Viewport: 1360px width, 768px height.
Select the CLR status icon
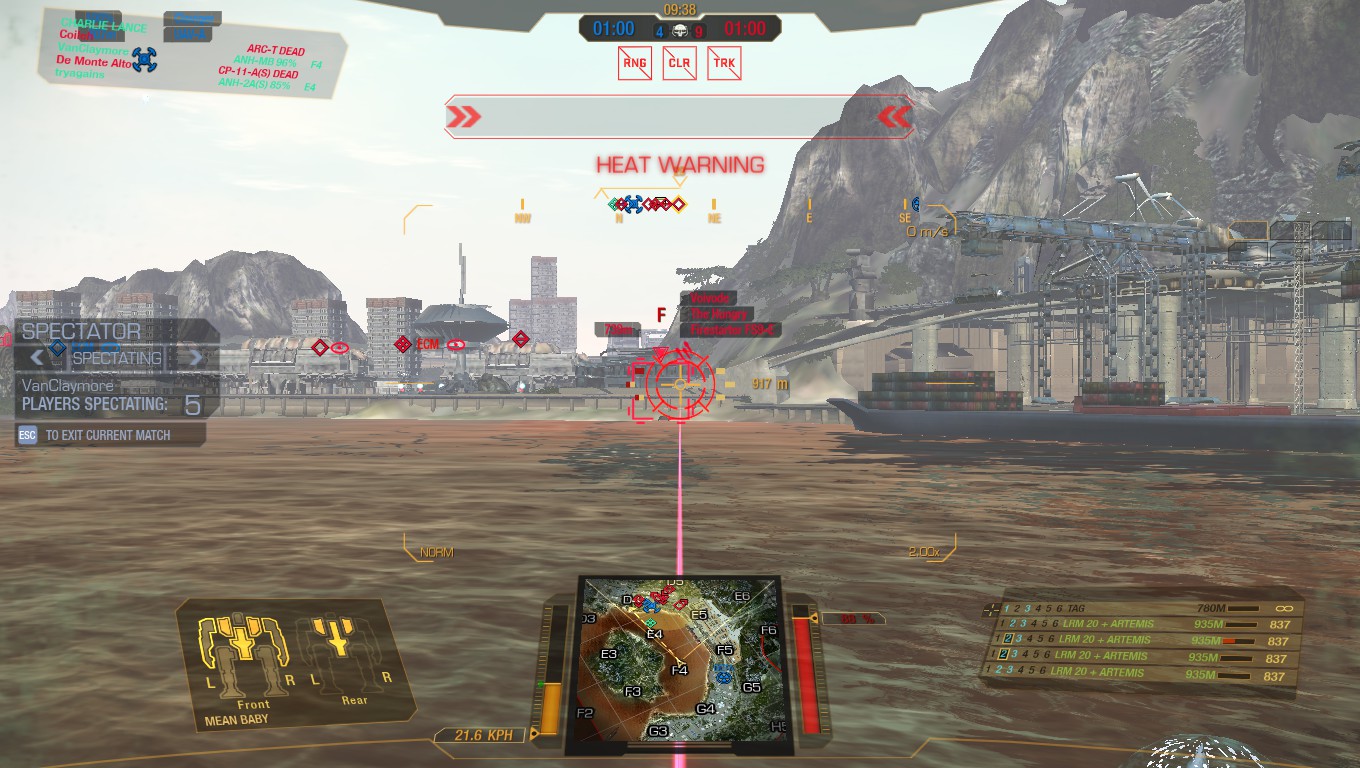[679, 63]
